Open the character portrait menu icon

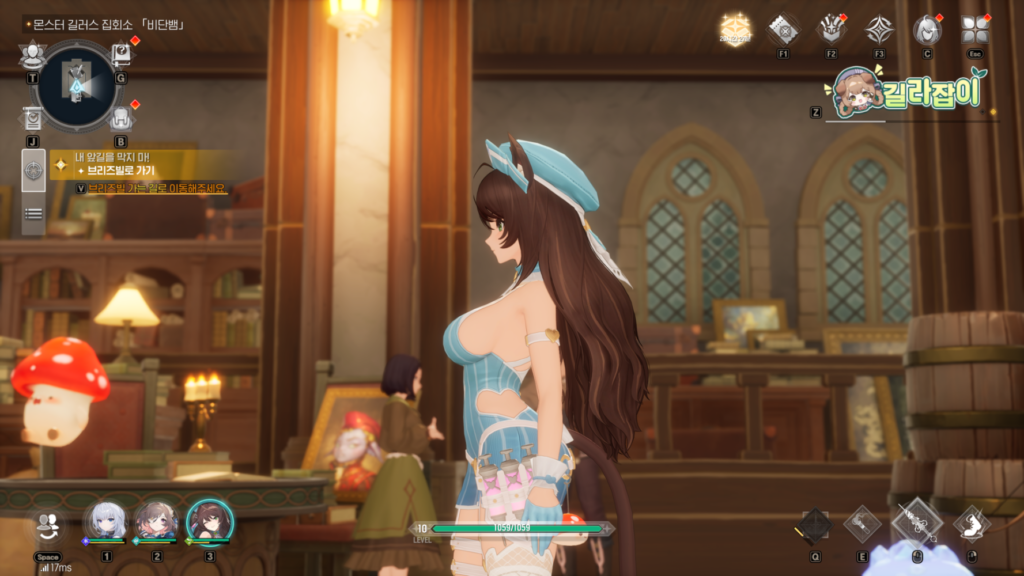[x=927, y=30]
